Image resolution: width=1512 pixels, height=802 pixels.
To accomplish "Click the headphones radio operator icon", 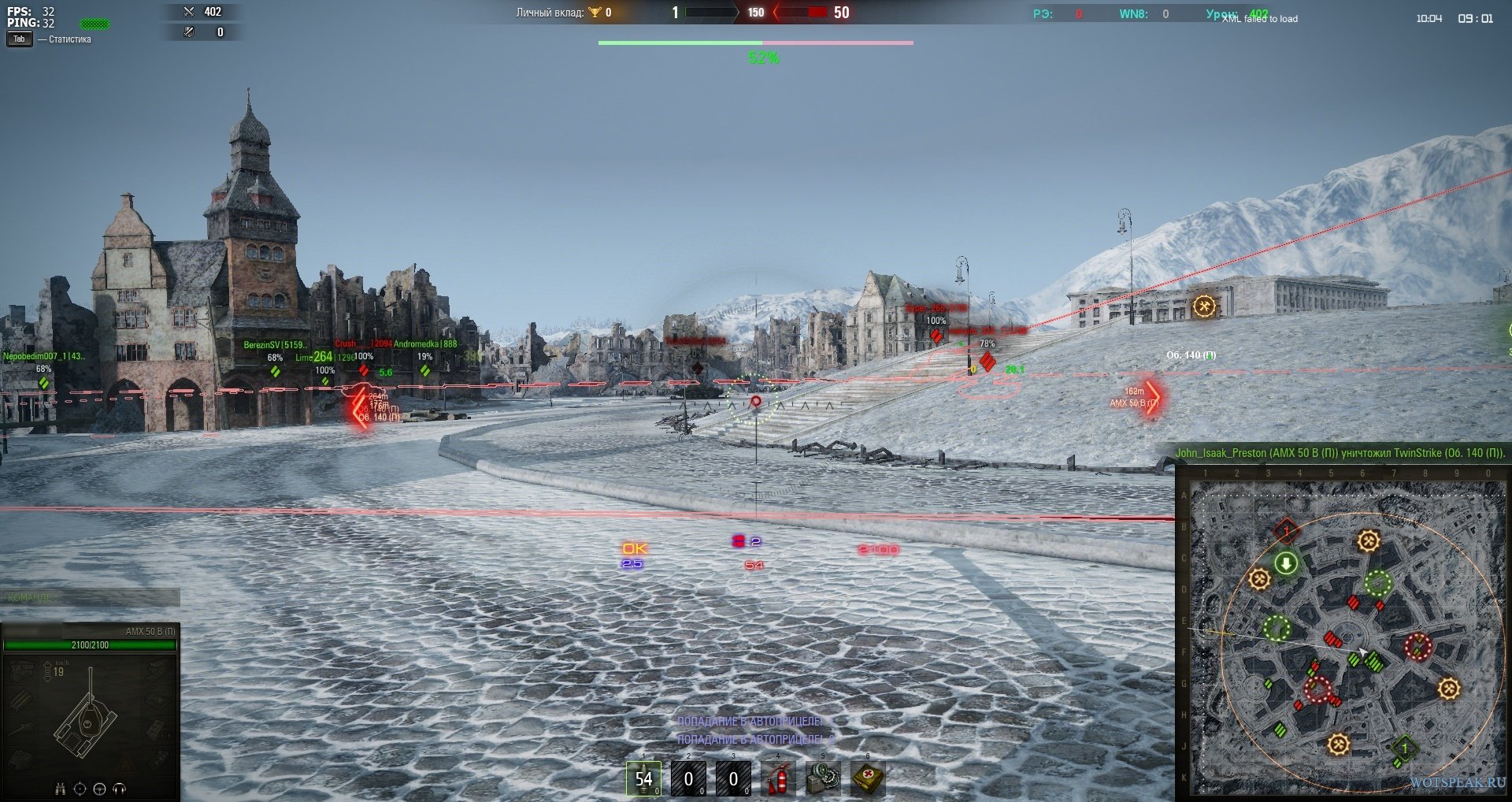I will point(120,789).
